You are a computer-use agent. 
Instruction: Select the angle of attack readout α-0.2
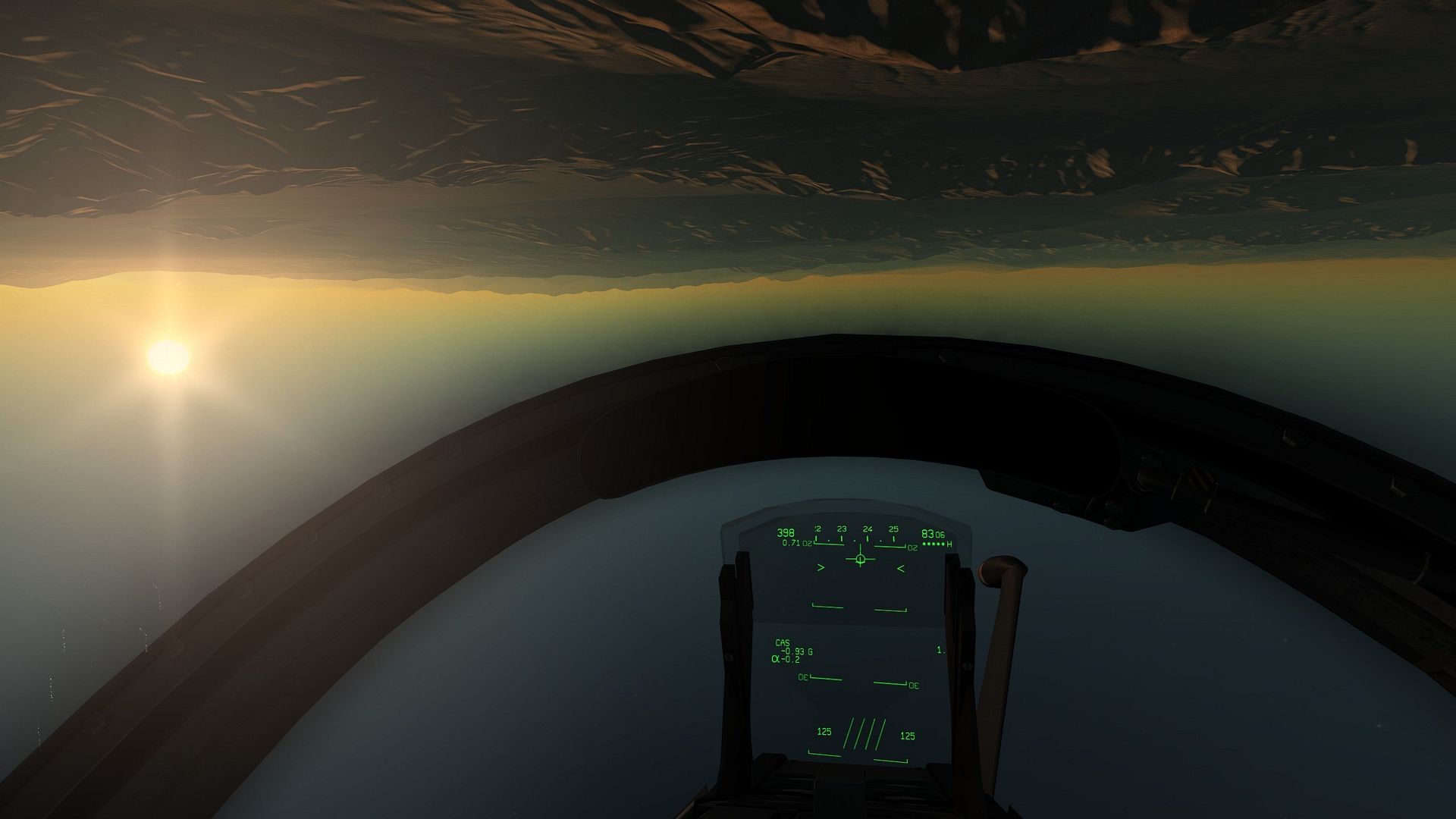tap(786, 659)
